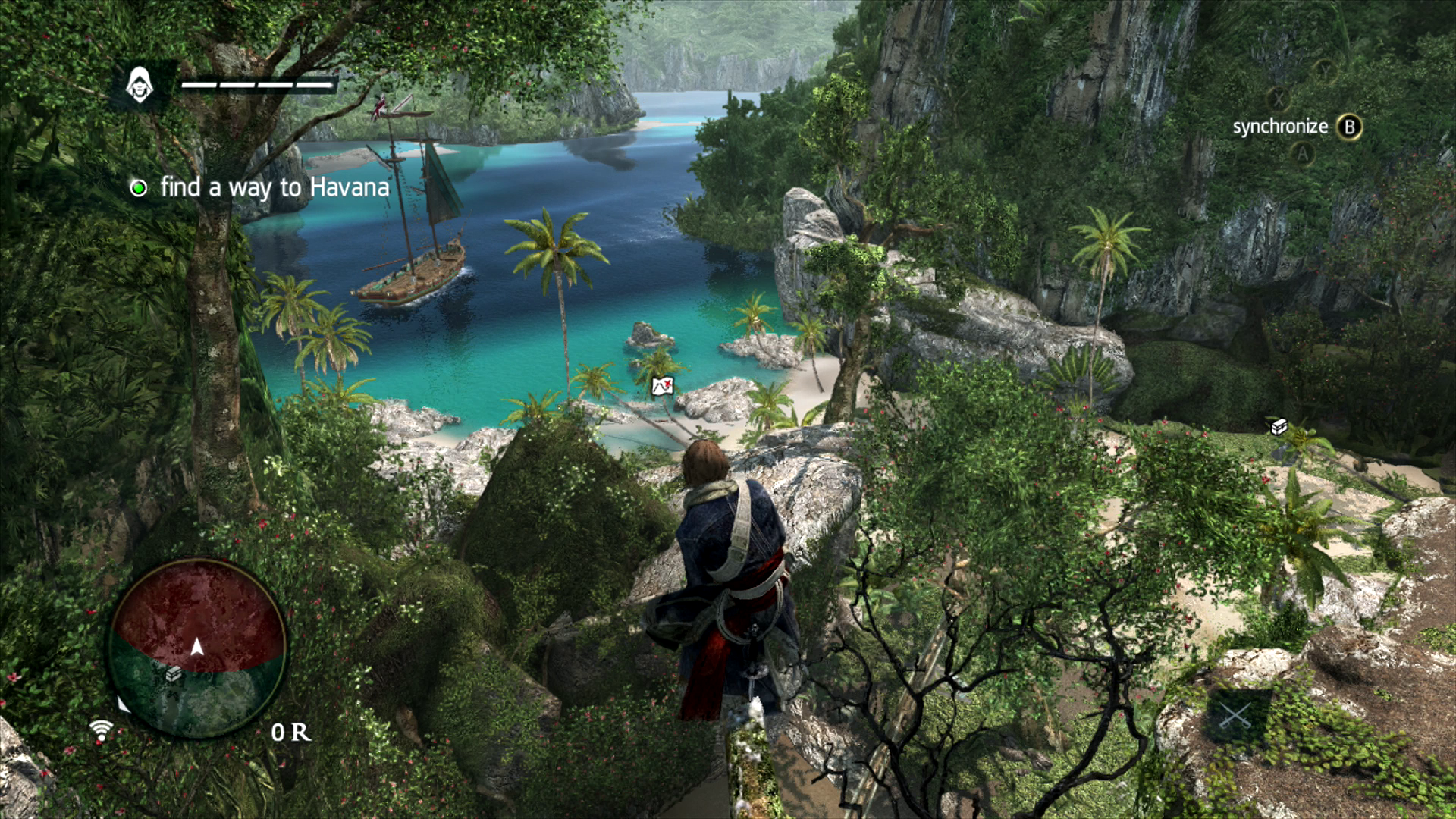The image size is (1456, 819).
Task: Click the wireless signal icon beside the minimap
Action: pyautogui.click(x=101, y=730)
